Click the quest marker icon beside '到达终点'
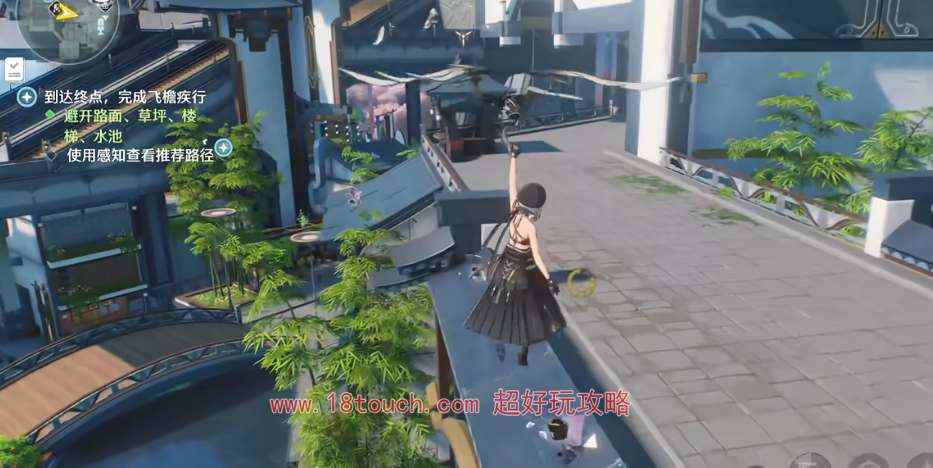Viewport: 933px width, 468px height. pyautogui.click(x=28, y=97)
